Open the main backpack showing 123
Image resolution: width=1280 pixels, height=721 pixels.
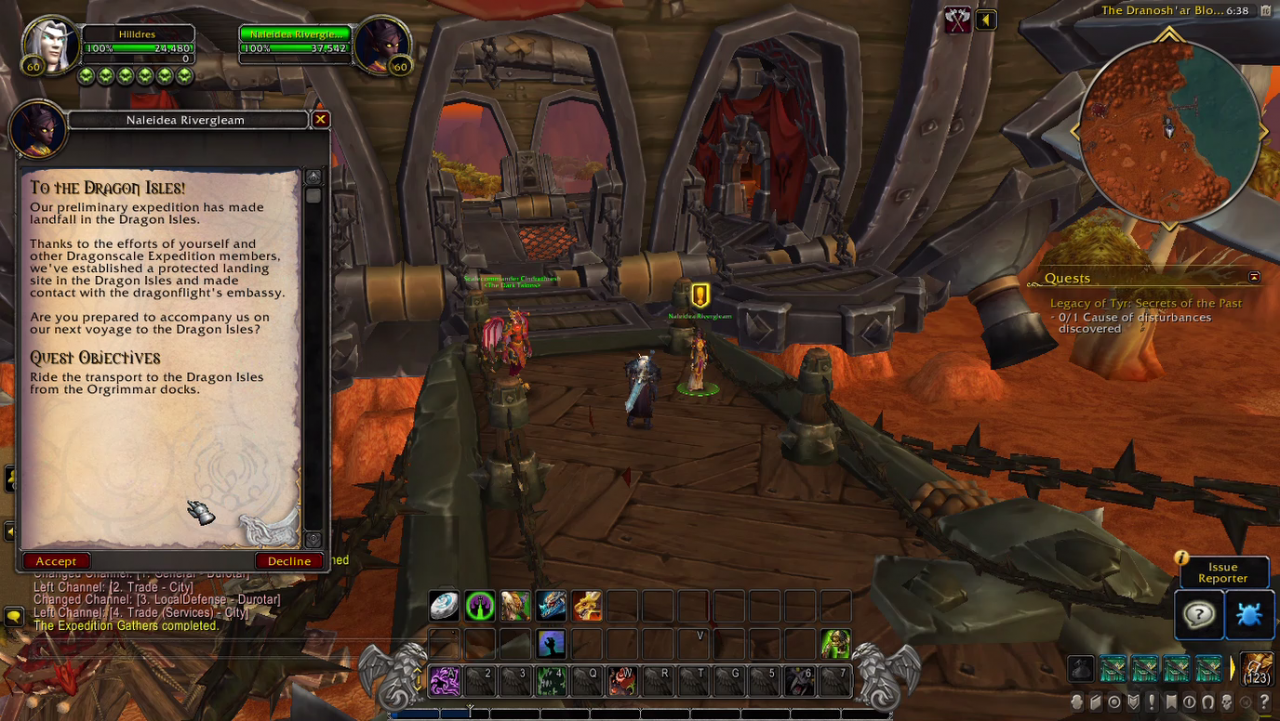[1257, 668]
